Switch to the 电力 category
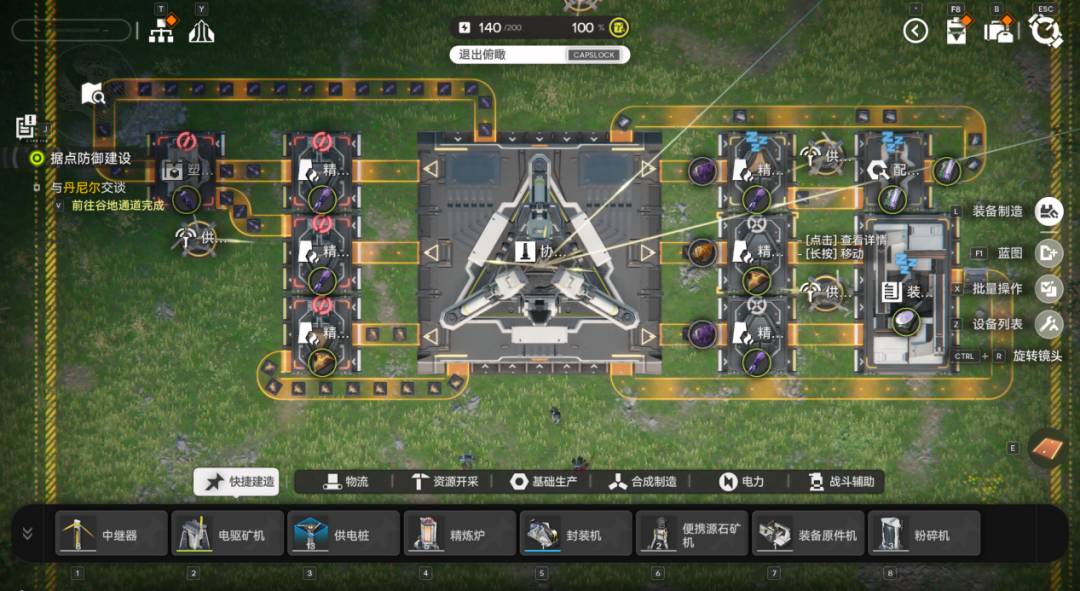 pyautogui.click(x=741, y=482)
